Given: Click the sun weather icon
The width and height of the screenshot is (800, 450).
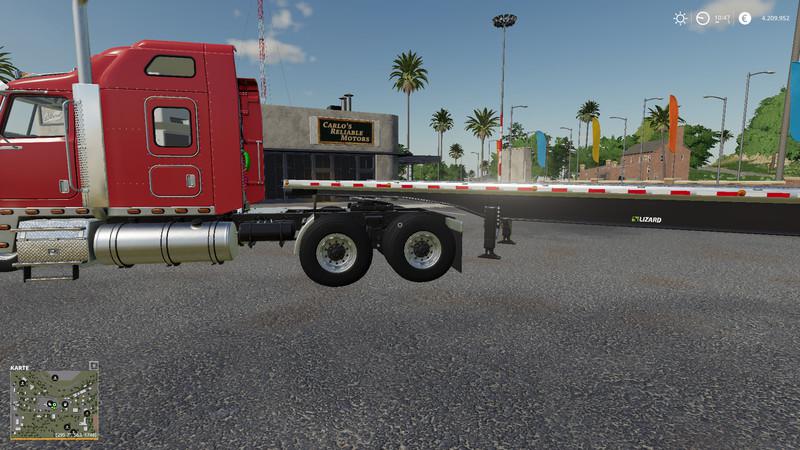Looking at the screenshot, I should click(680, 18).
